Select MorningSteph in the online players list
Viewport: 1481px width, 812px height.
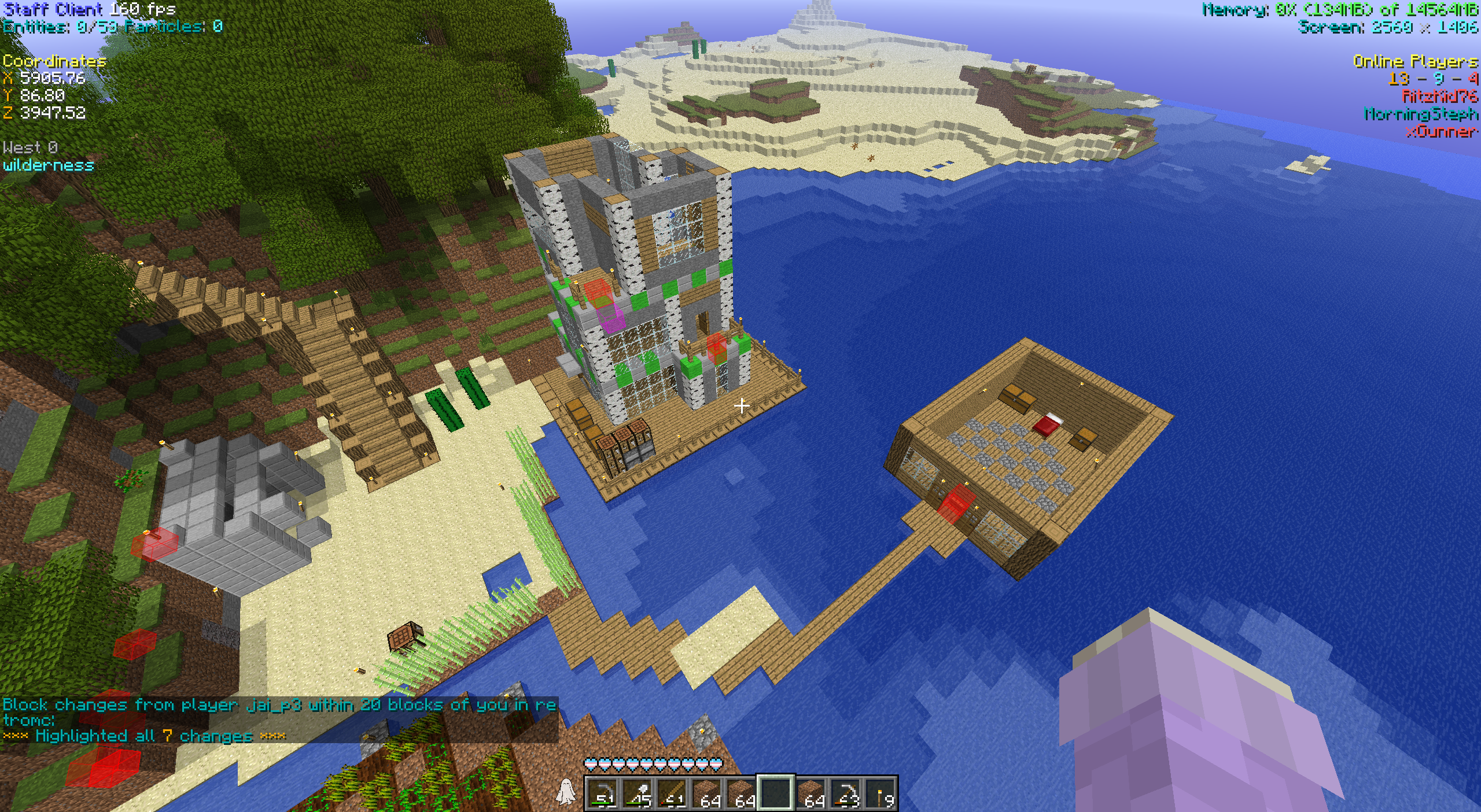click(1421, 114)
